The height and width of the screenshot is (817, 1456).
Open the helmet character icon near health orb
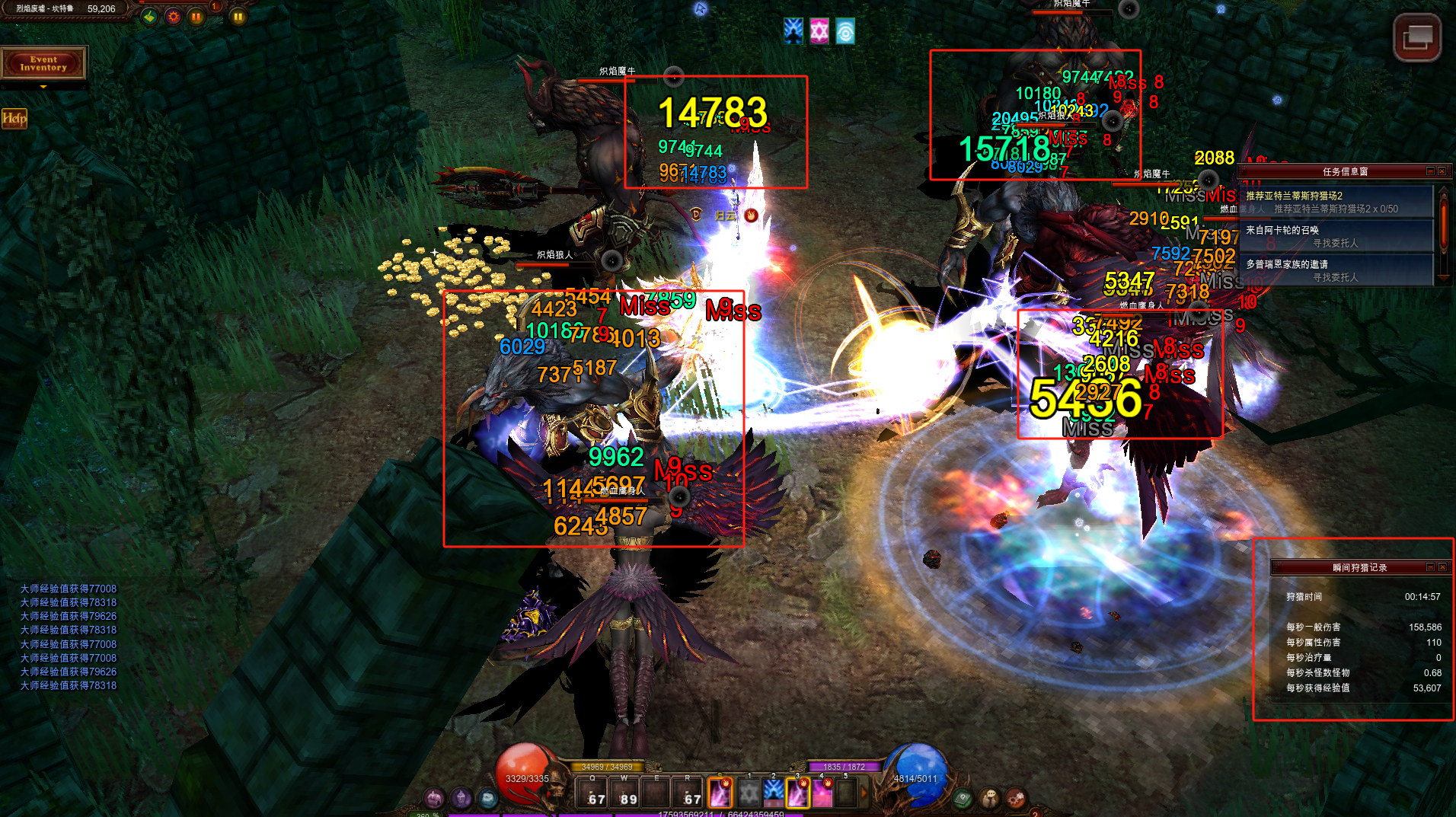(x=461, y=798)
